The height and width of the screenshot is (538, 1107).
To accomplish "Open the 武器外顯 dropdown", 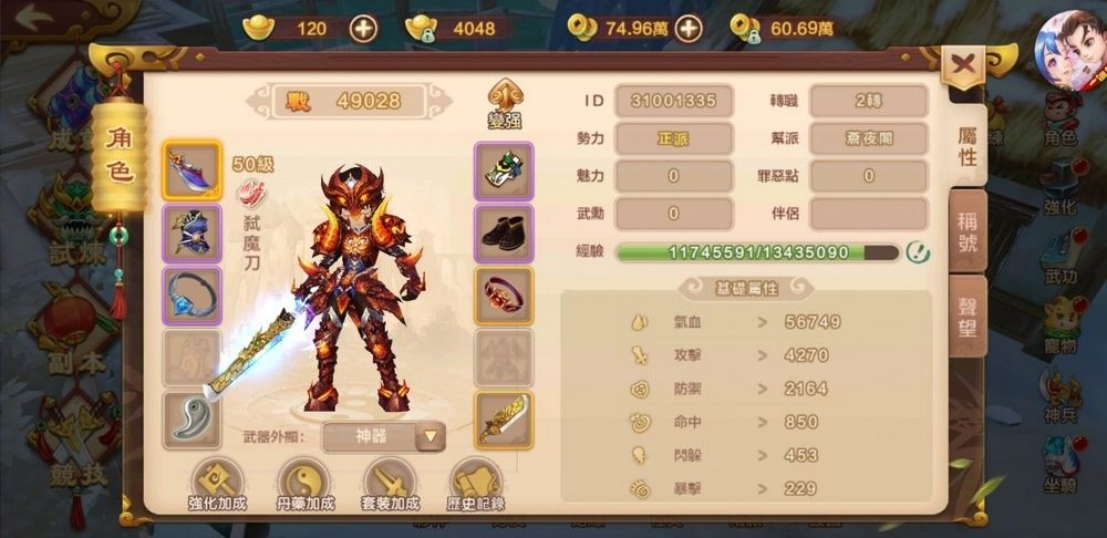I will [x=429, y=436].
